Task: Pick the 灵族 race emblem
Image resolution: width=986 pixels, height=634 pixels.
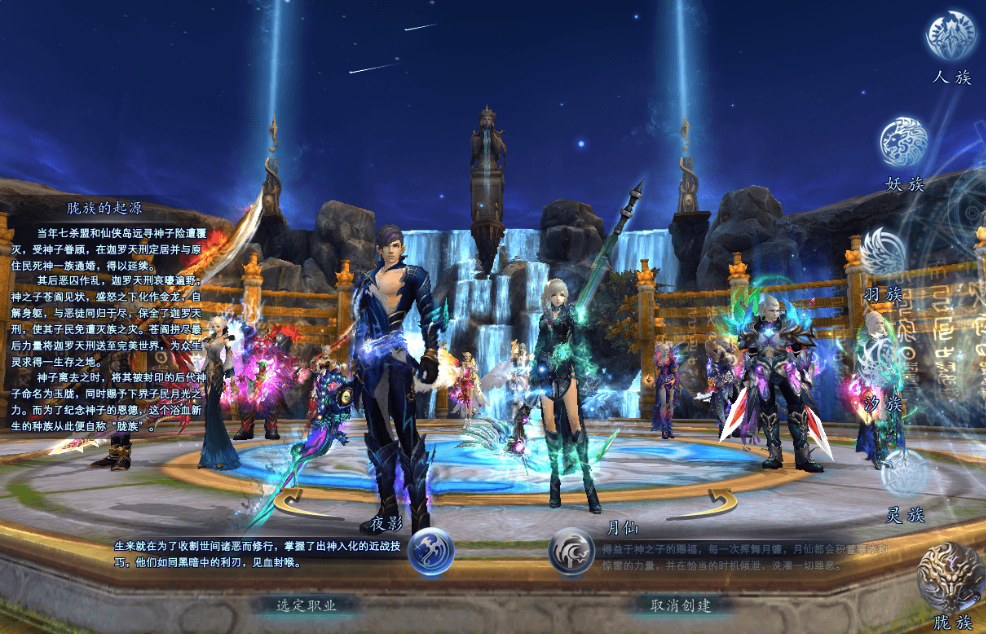Action: [x=904, y=472]
